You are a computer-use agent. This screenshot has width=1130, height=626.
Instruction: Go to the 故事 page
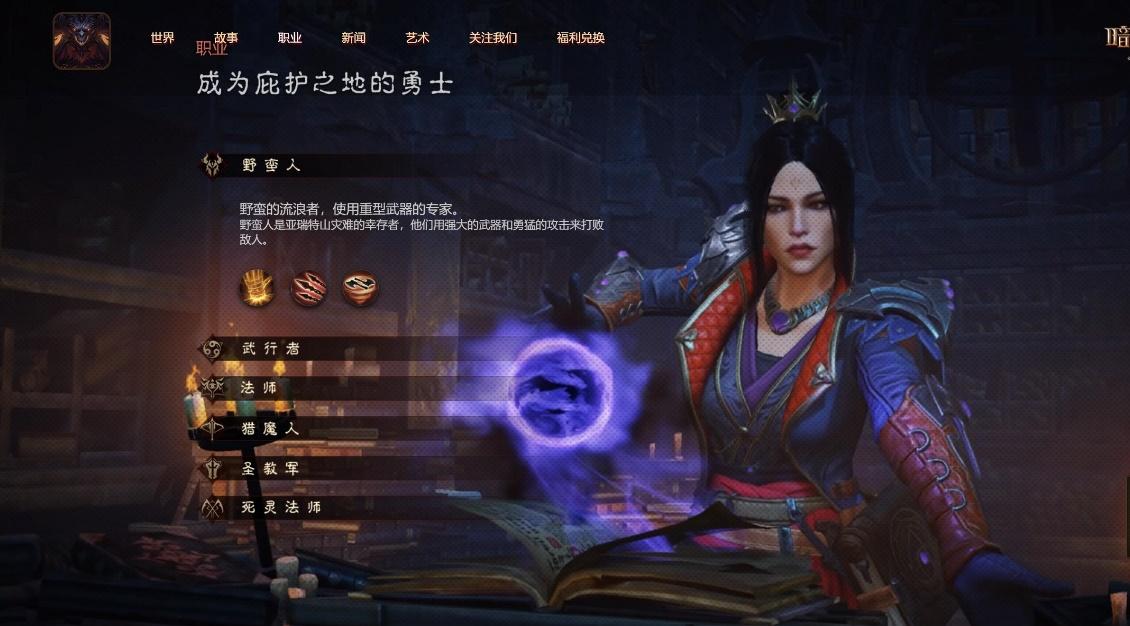click(x=226, y=38)
